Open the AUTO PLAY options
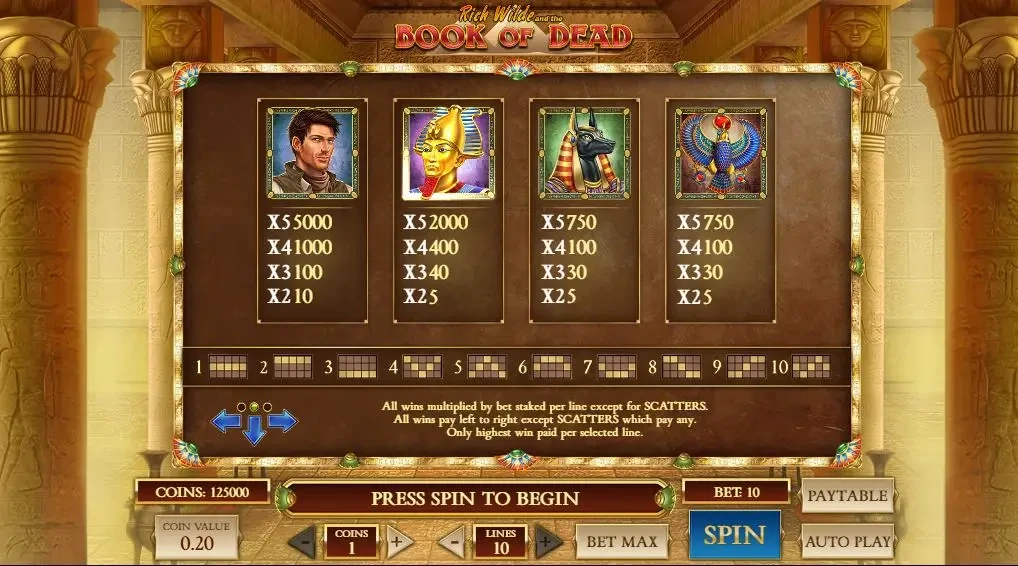 (847, 542)
